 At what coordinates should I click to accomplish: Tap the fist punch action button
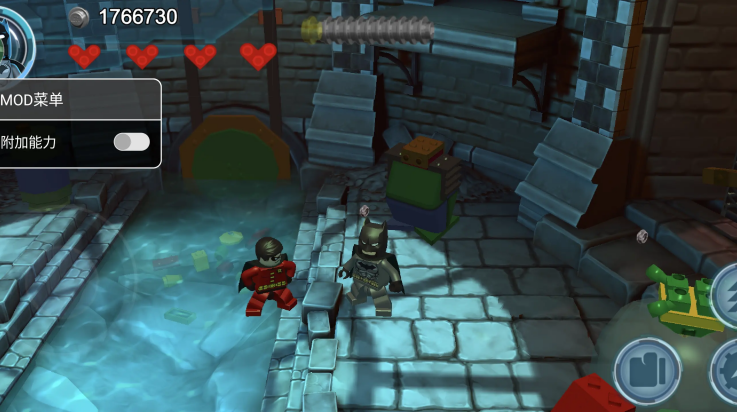coord(646,368)
